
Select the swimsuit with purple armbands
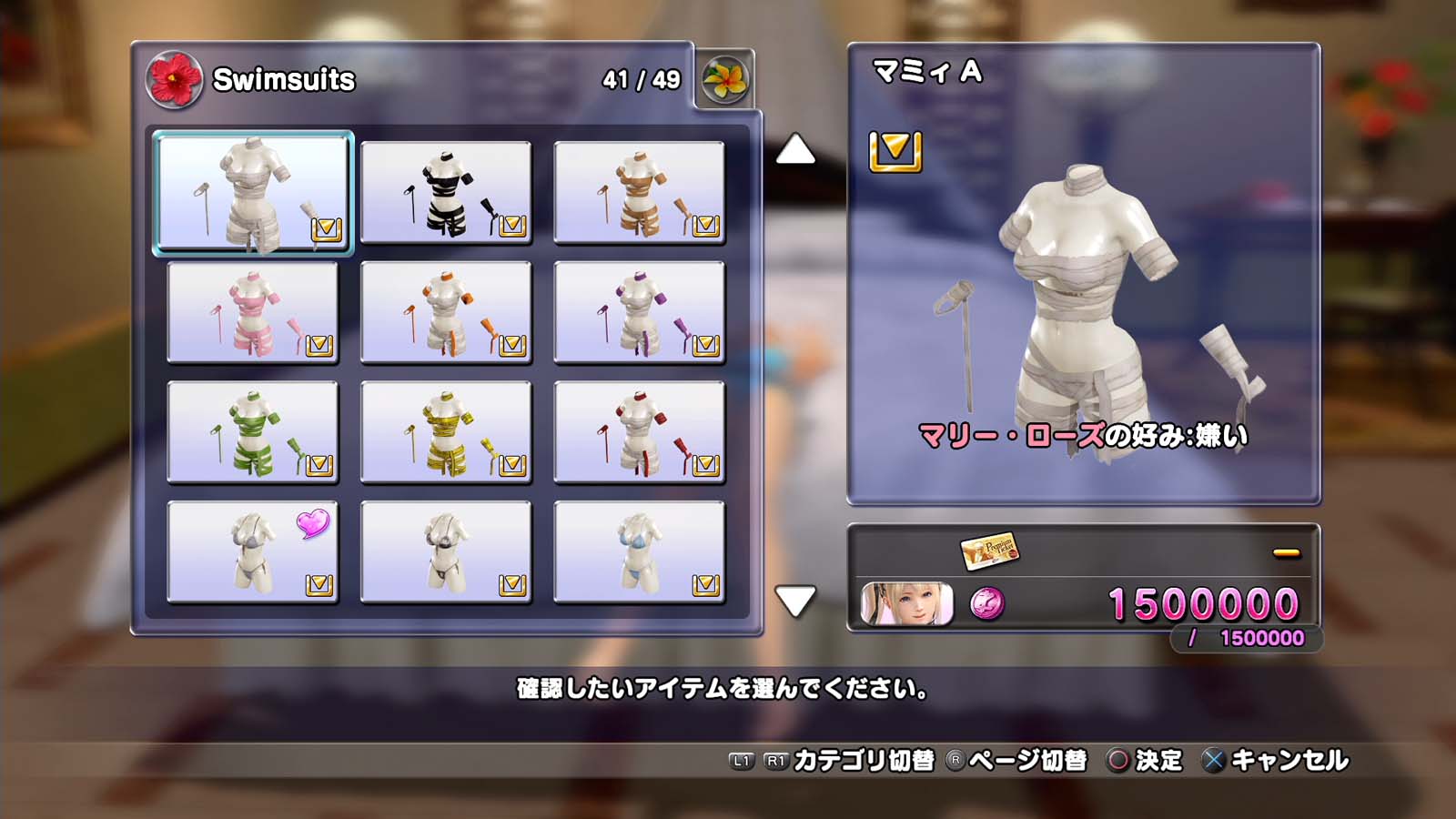pyautogui.click(x=639, y=312)
